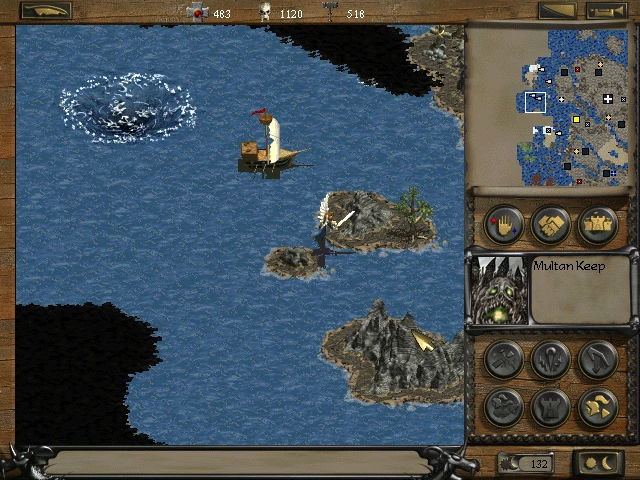Activate the jester-hat icon button

(550, 360)
